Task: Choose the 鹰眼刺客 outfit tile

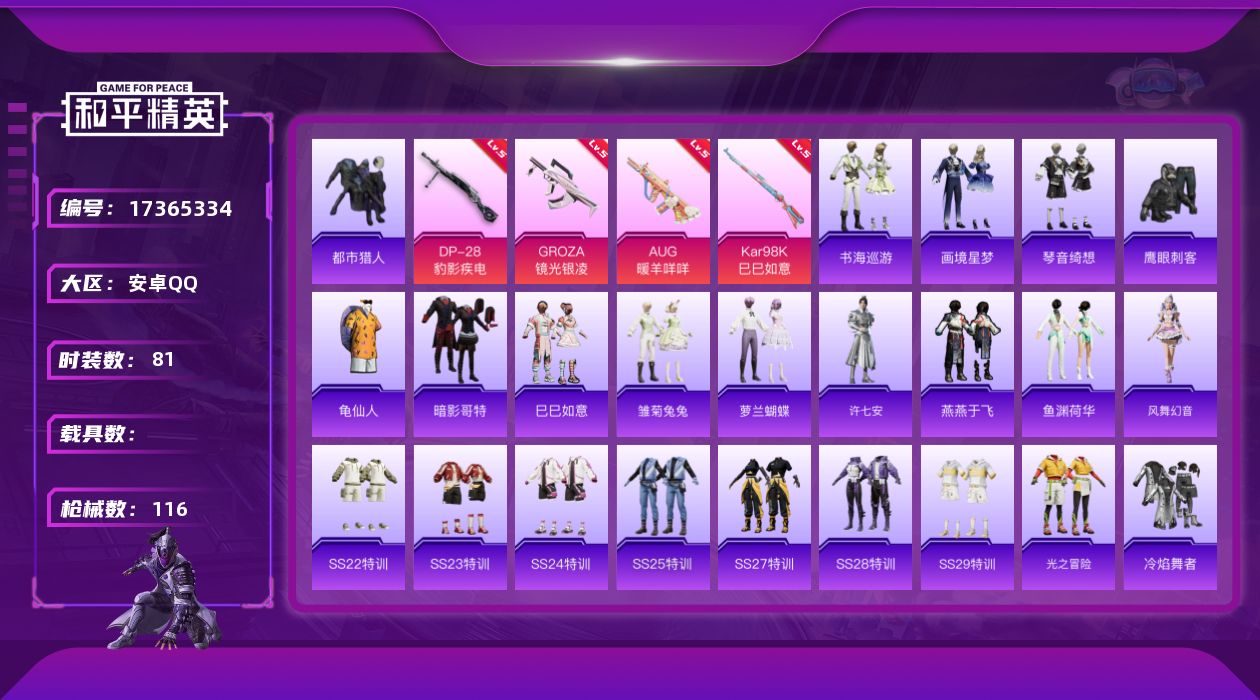Action: (1170, 210)
